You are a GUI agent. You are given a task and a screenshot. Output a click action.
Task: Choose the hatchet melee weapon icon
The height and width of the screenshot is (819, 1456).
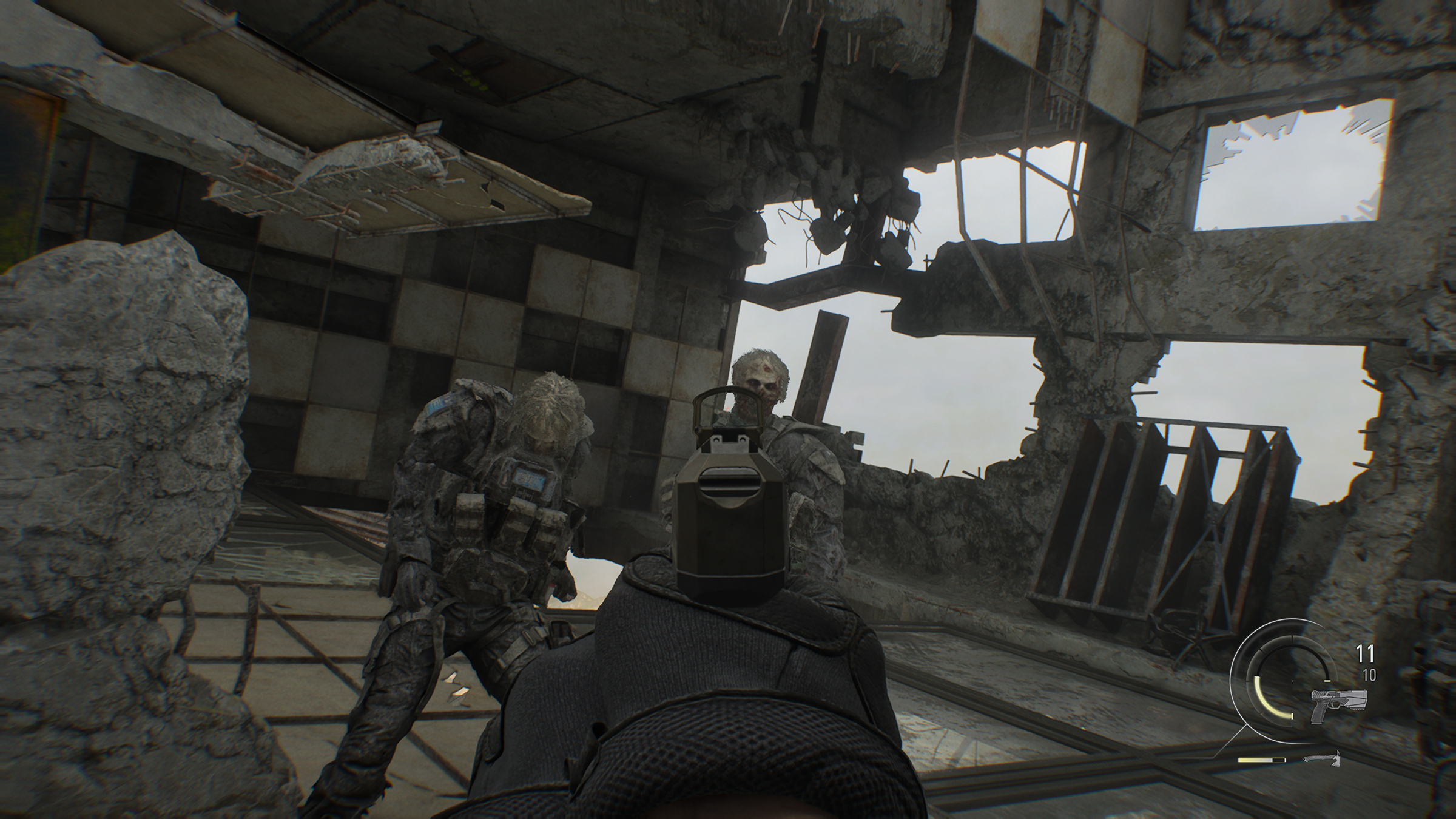pyautogui.click(x=1321, y=758)
